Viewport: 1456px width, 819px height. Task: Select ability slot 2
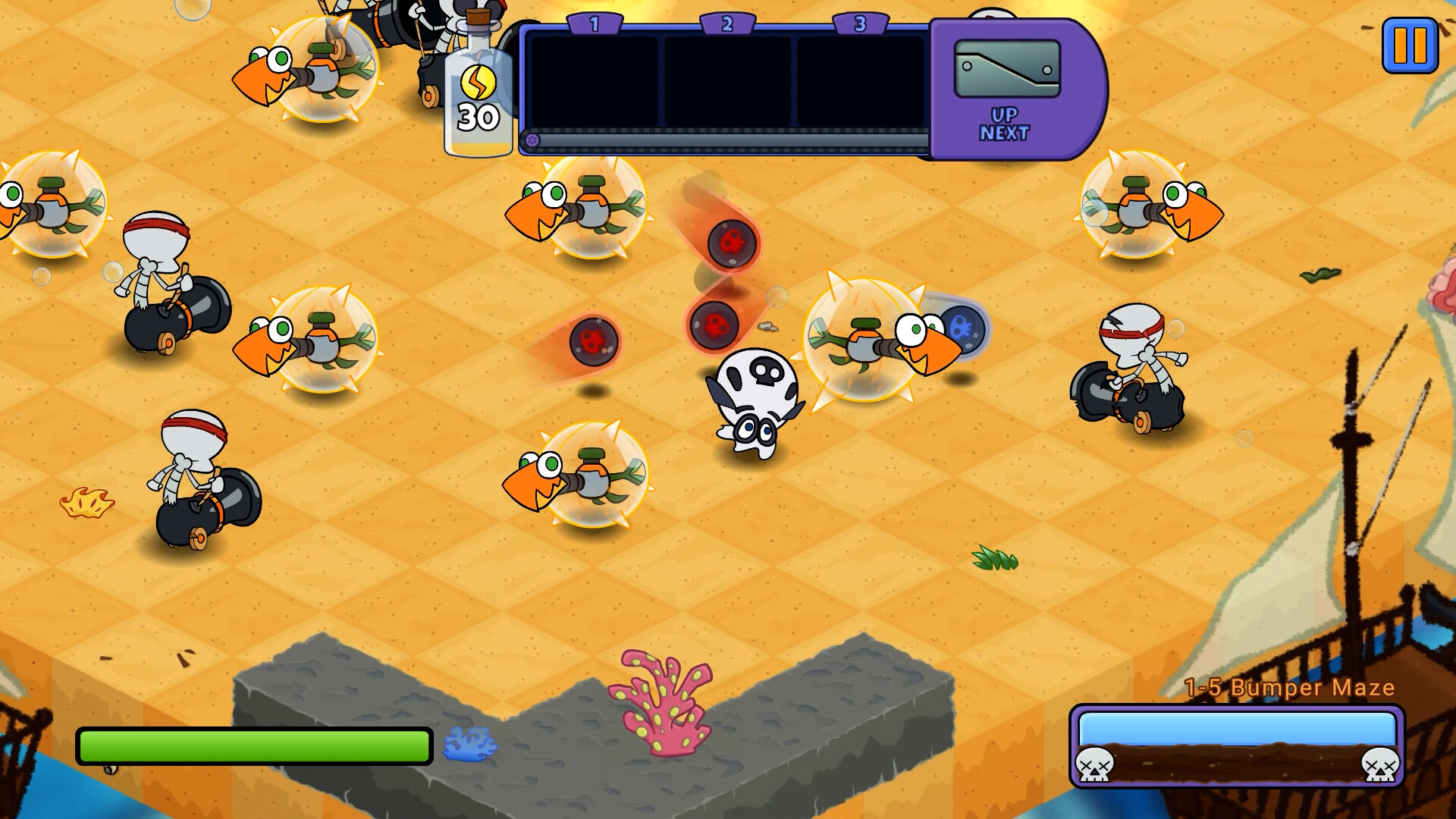click(x=728, y=83)
